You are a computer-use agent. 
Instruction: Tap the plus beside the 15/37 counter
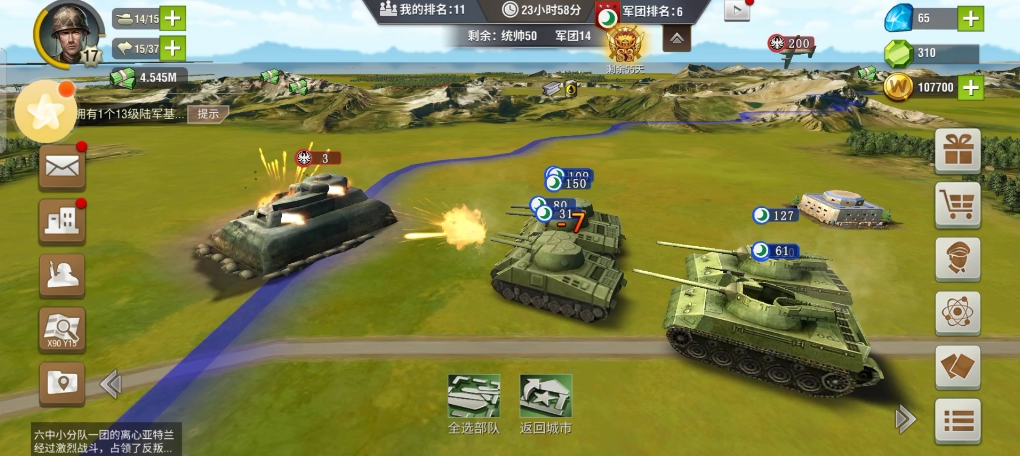(x=173, y=47)
